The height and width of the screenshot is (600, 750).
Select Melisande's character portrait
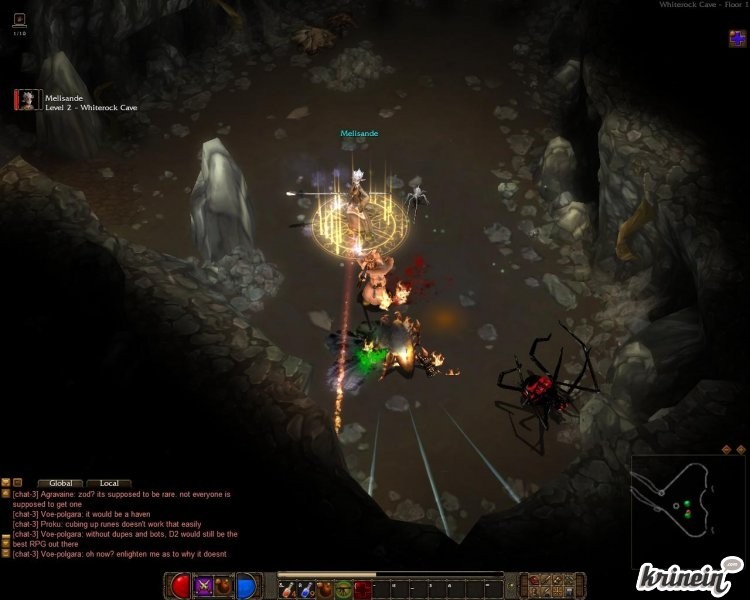coord(27,100)
